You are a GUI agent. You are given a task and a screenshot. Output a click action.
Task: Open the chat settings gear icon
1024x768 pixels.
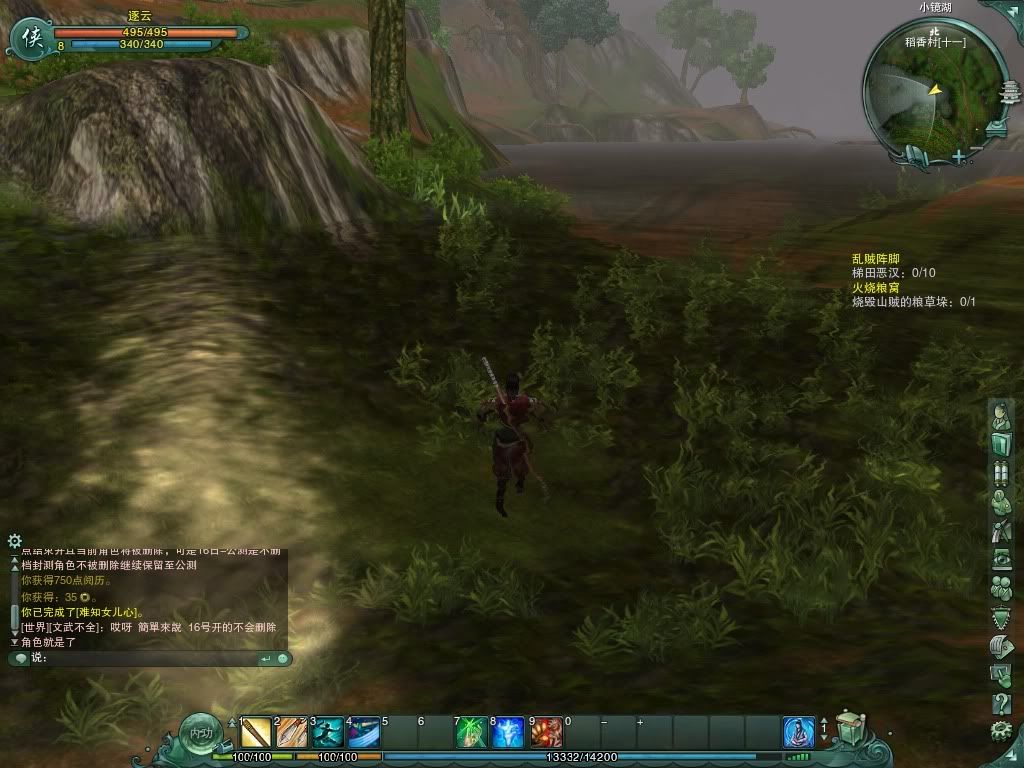pyautogui.click(x=14, y=541)
